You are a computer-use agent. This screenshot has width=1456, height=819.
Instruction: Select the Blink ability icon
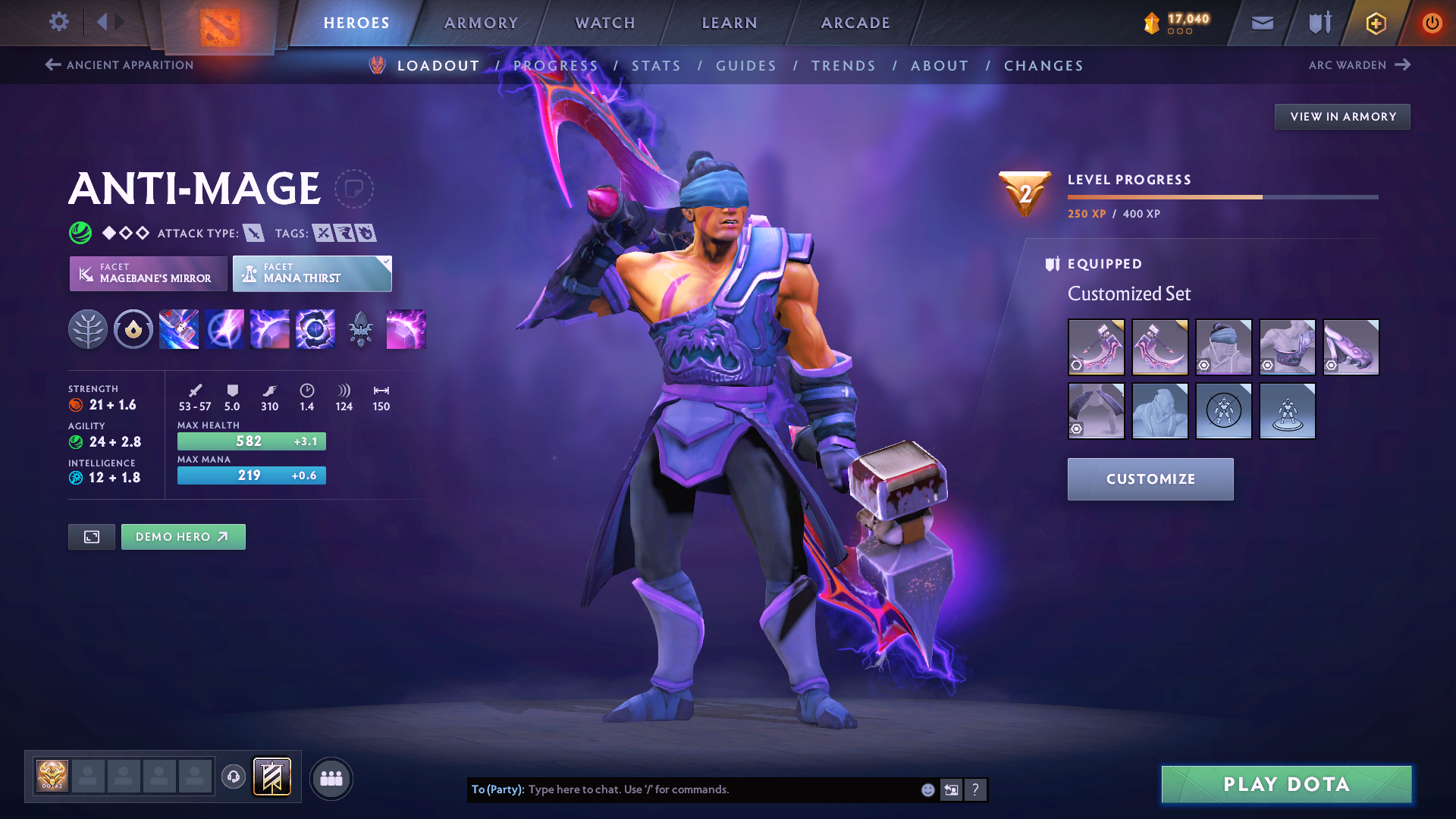coord(224,329)
